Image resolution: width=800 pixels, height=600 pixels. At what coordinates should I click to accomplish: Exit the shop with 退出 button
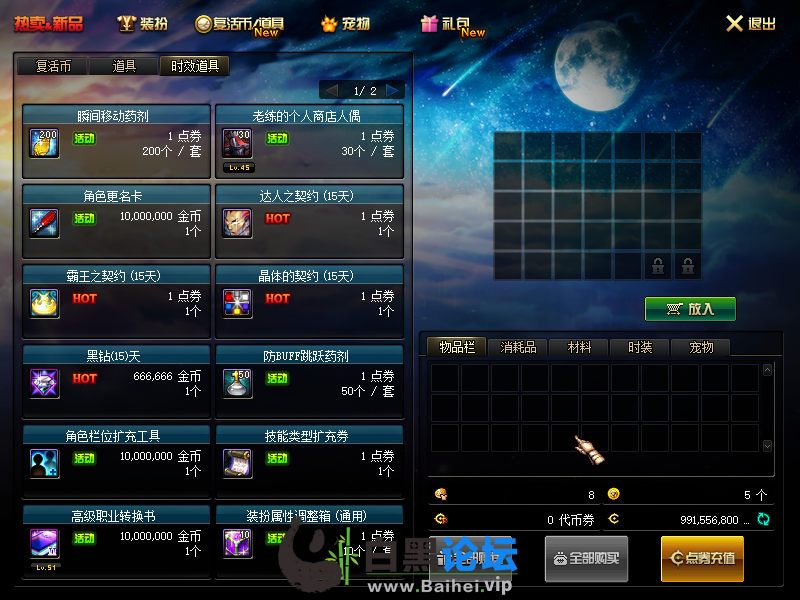click(750, 23)
